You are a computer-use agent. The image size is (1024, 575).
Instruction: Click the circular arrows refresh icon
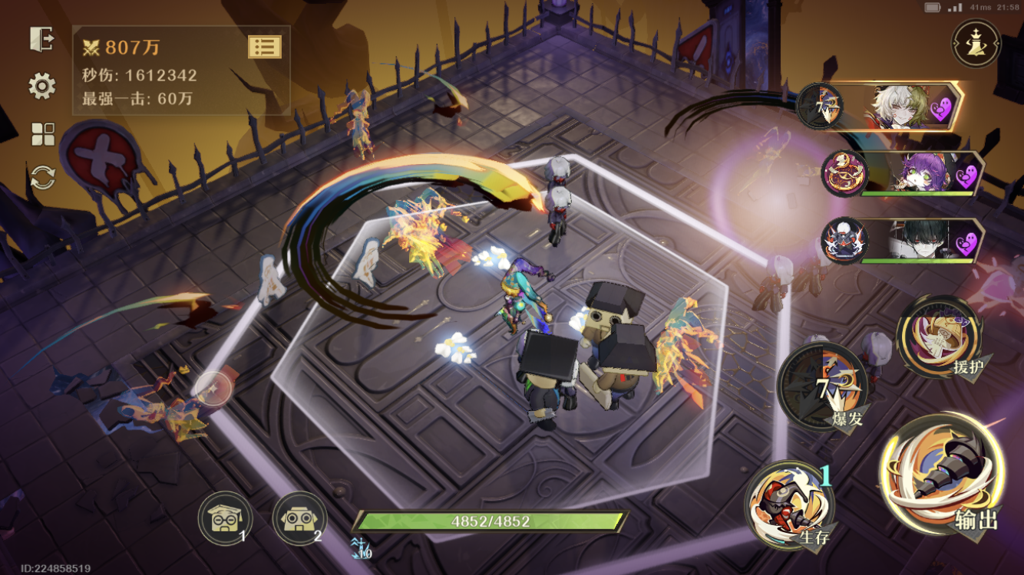(x=43, y=178)
